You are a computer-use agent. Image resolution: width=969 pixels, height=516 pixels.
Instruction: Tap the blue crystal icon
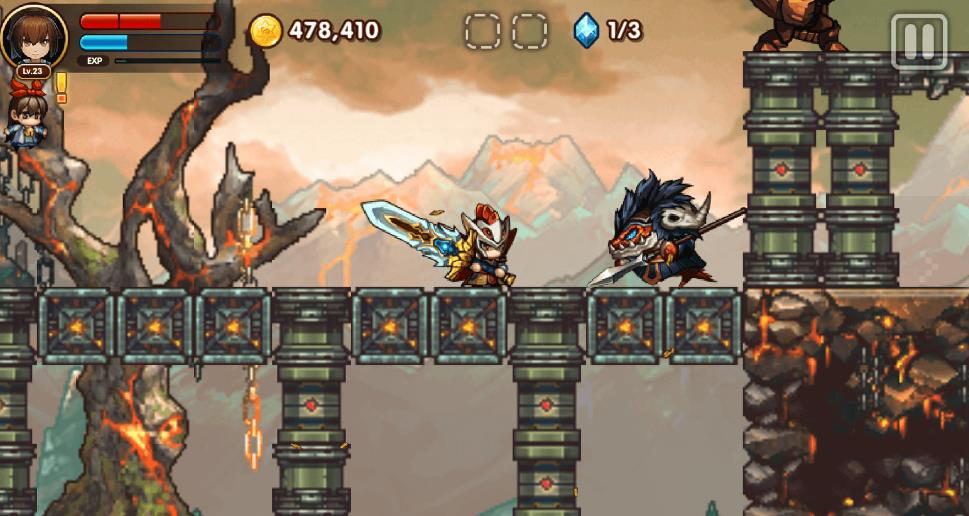(586, 30)
